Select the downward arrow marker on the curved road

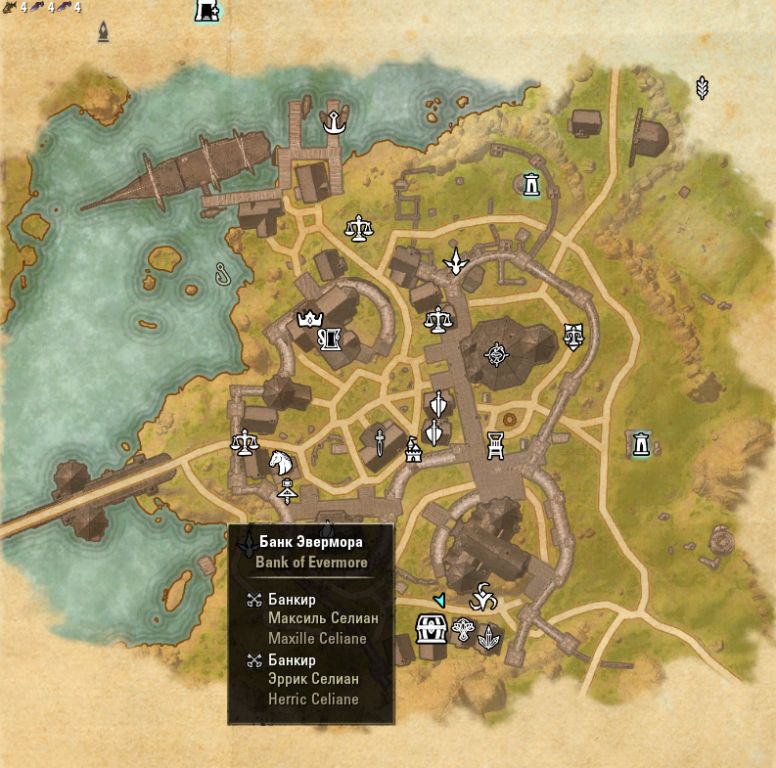click(x=456, y=261)
